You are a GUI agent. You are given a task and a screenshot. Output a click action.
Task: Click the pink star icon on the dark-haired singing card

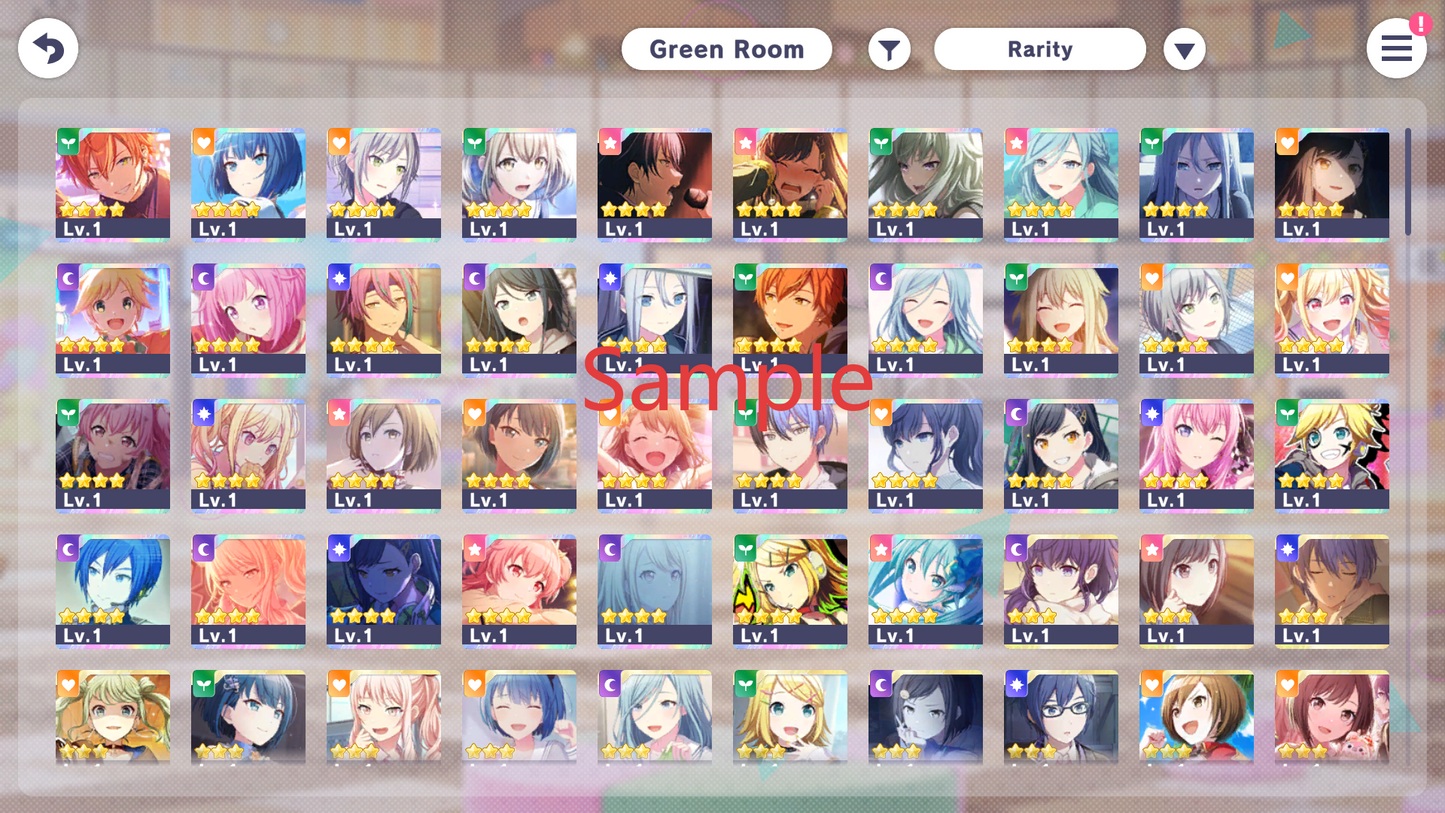pyautogui.click(x=610, y=142)
